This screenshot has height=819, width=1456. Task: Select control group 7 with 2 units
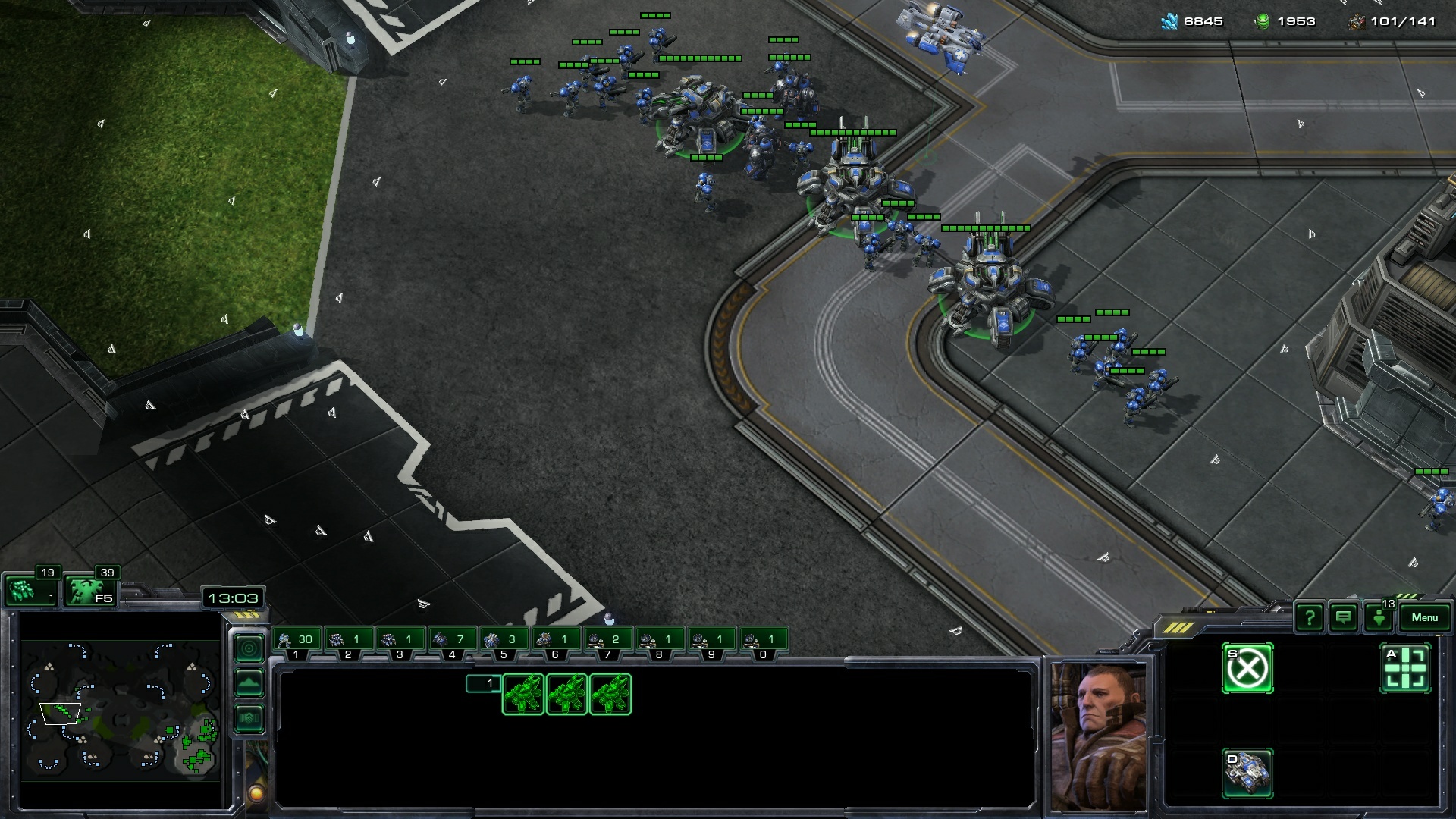tap(607, 642)
